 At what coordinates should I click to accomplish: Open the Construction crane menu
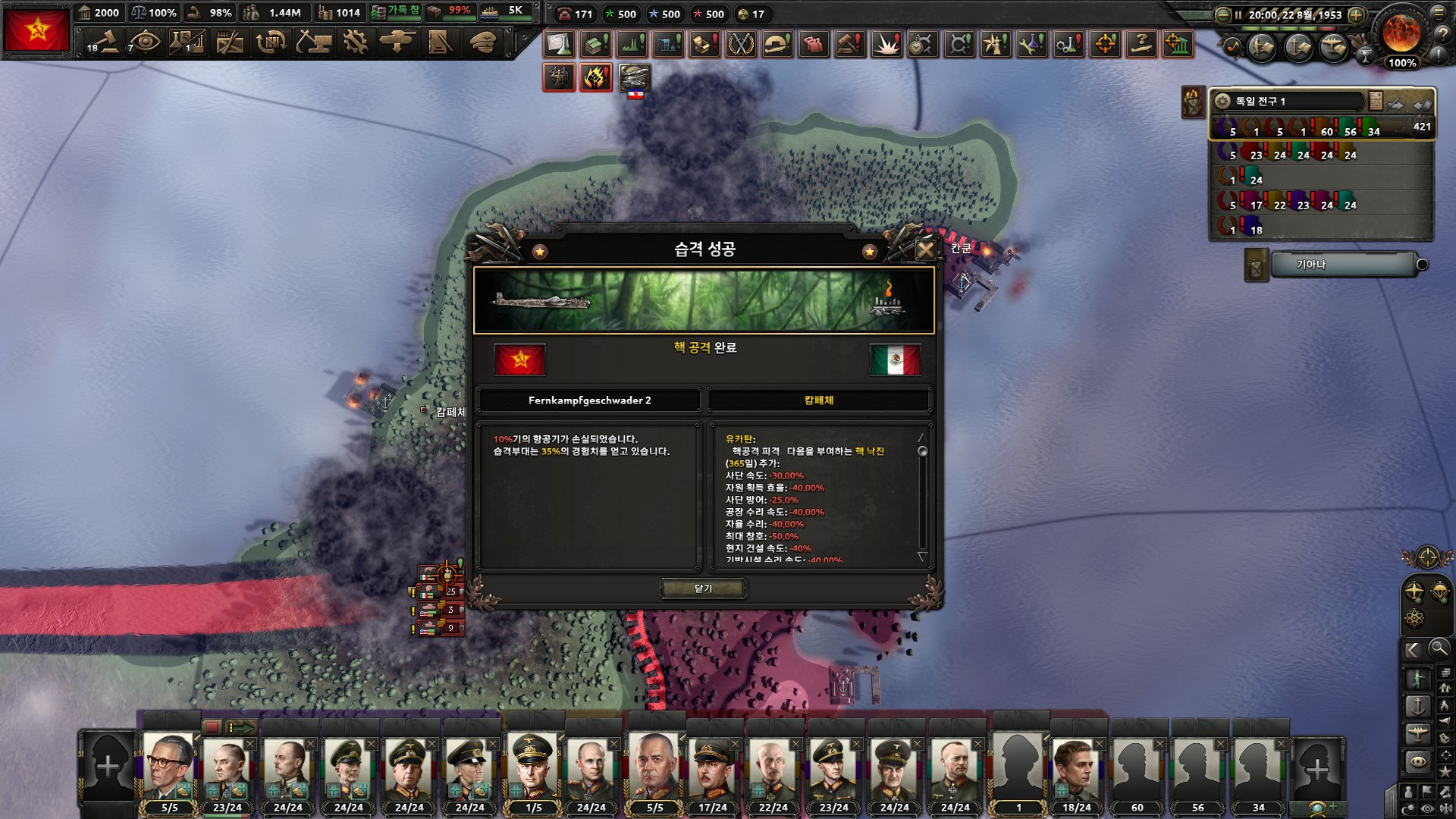tap(313, 42)
